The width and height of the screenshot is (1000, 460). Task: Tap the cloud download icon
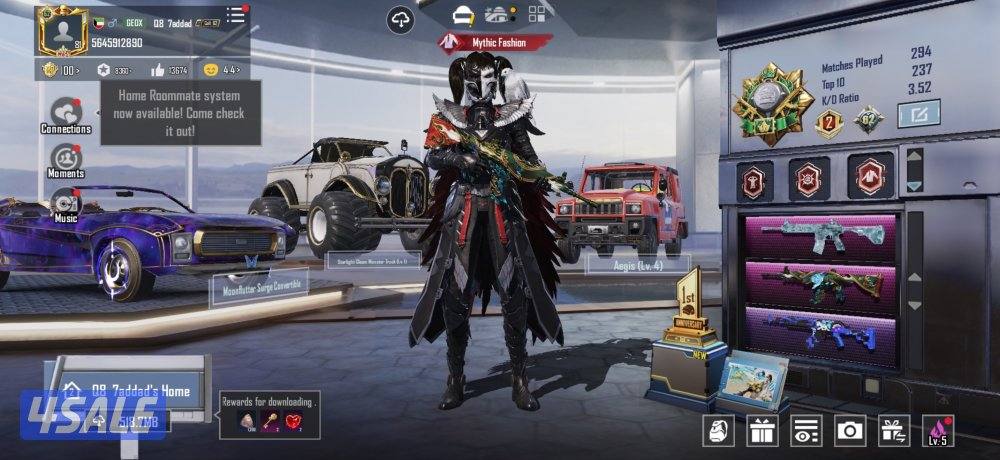pos(401,19)
